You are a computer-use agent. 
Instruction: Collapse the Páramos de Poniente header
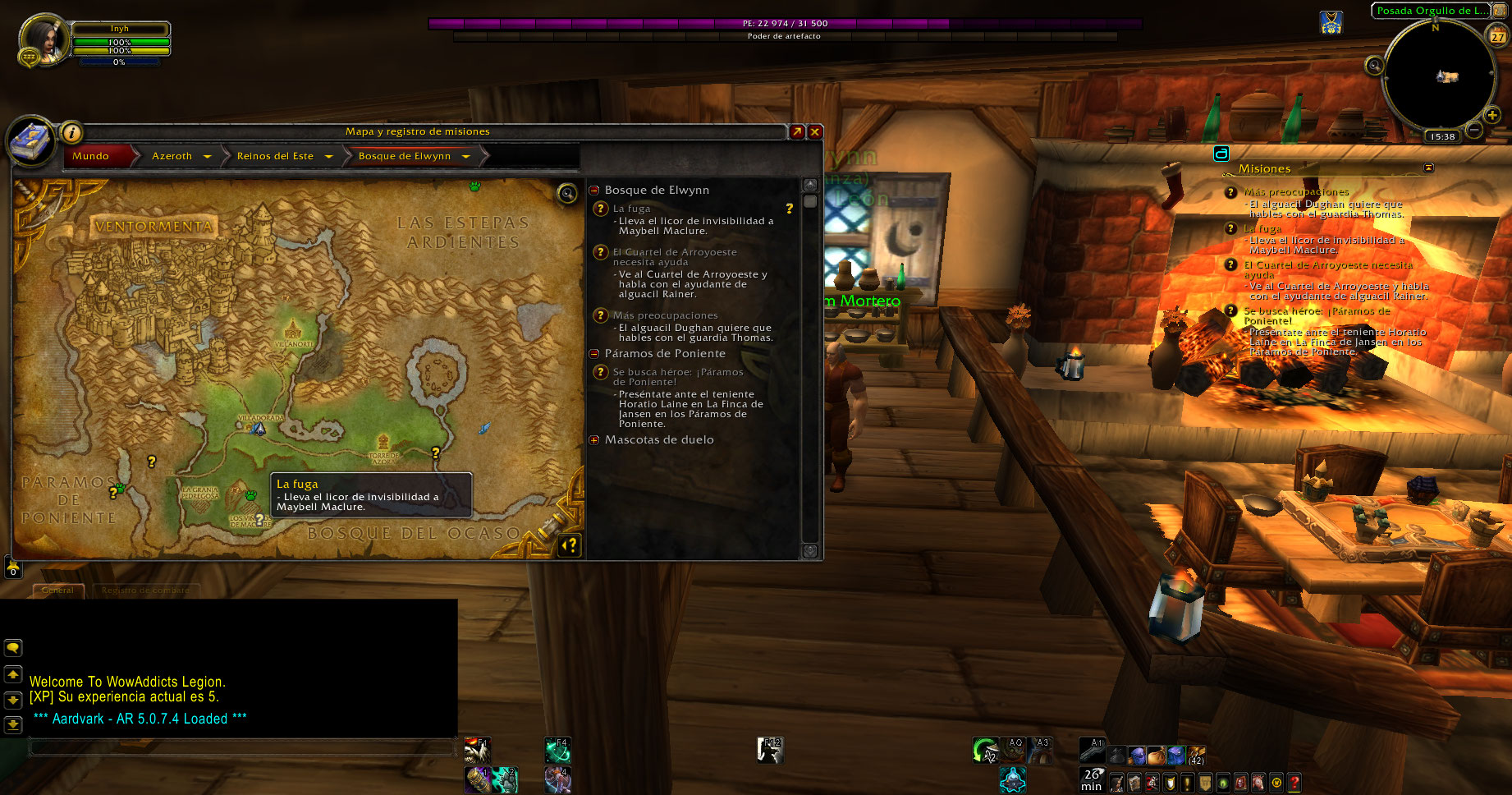594,354
